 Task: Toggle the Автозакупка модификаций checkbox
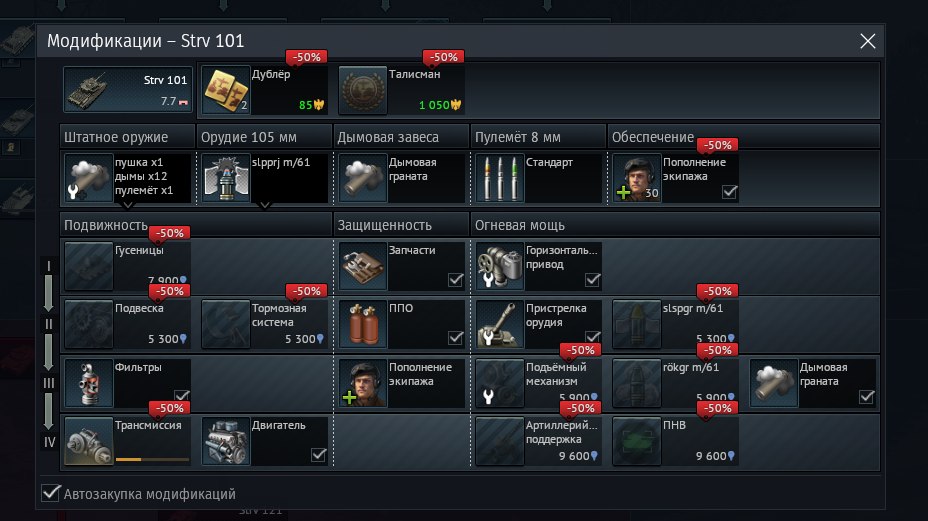click(x=51, y=493)
